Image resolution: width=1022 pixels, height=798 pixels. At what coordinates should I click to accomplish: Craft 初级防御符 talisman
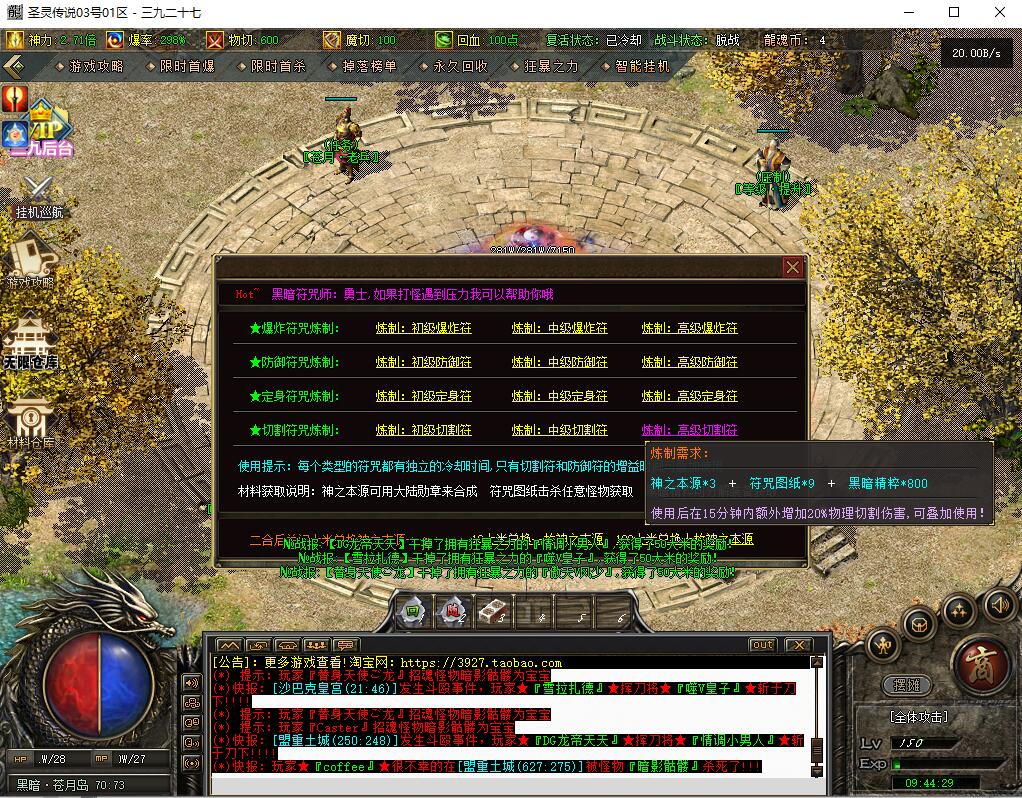click(423, 362)
